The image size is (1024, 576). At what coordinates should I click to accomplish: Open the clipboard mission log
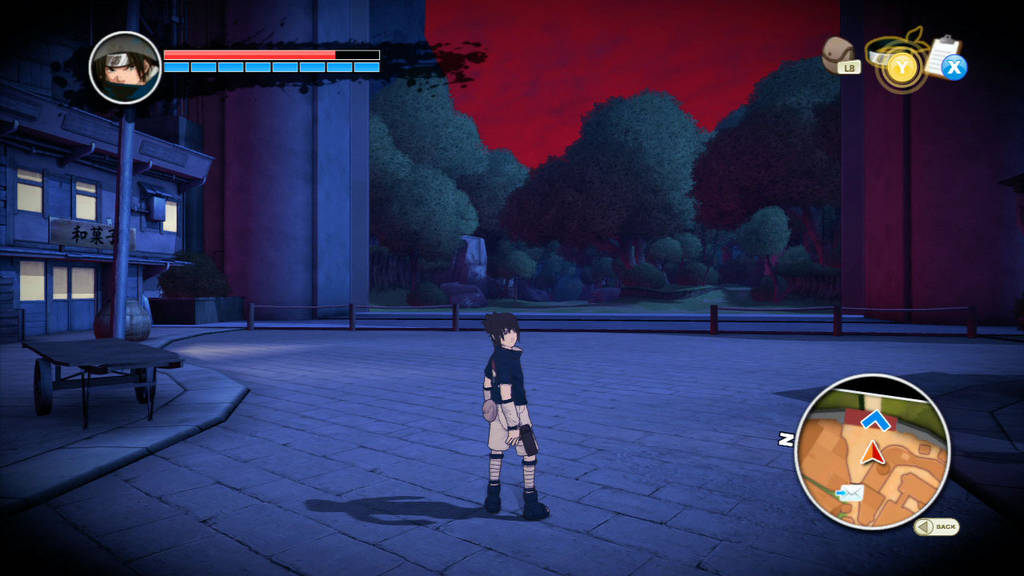pos(944,57)
